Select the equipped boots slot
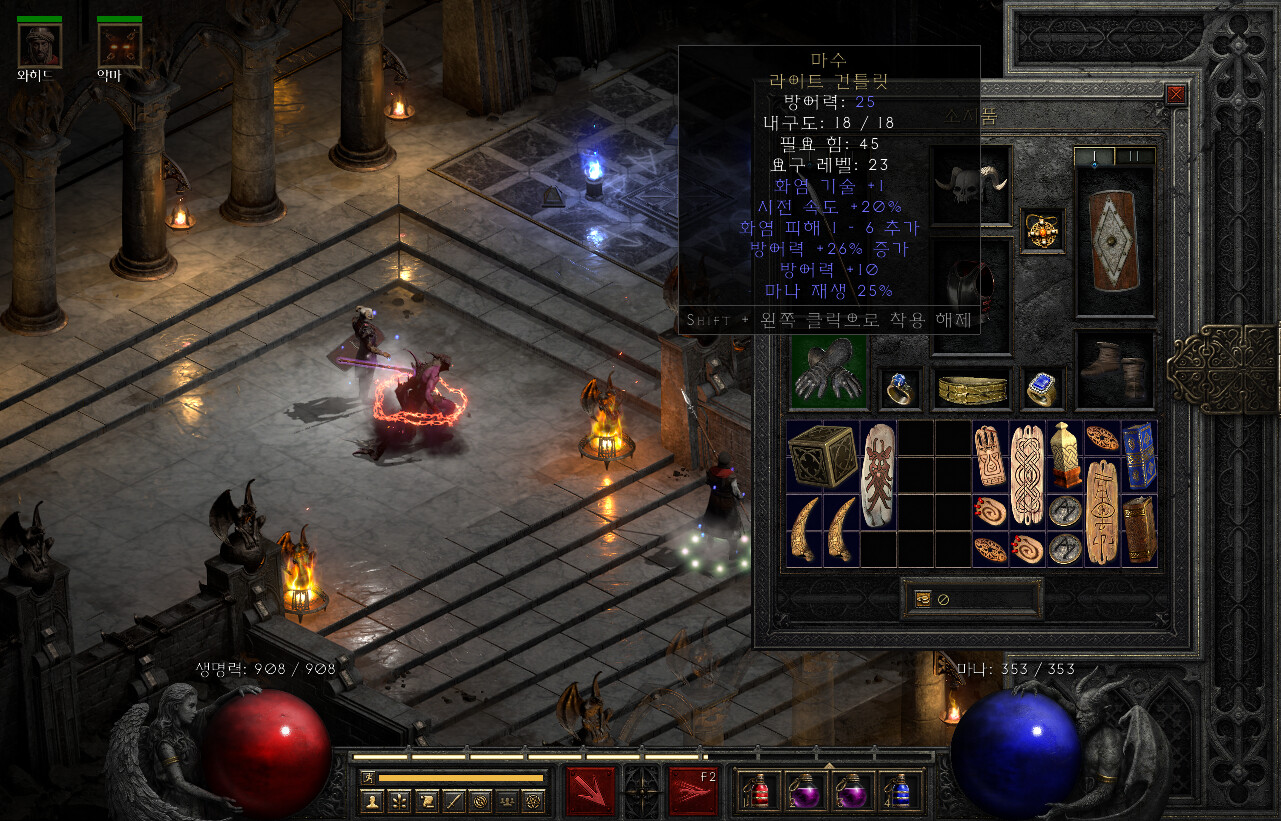Viewport: 1281px width, 821px height. click(x=1114, y=369)
